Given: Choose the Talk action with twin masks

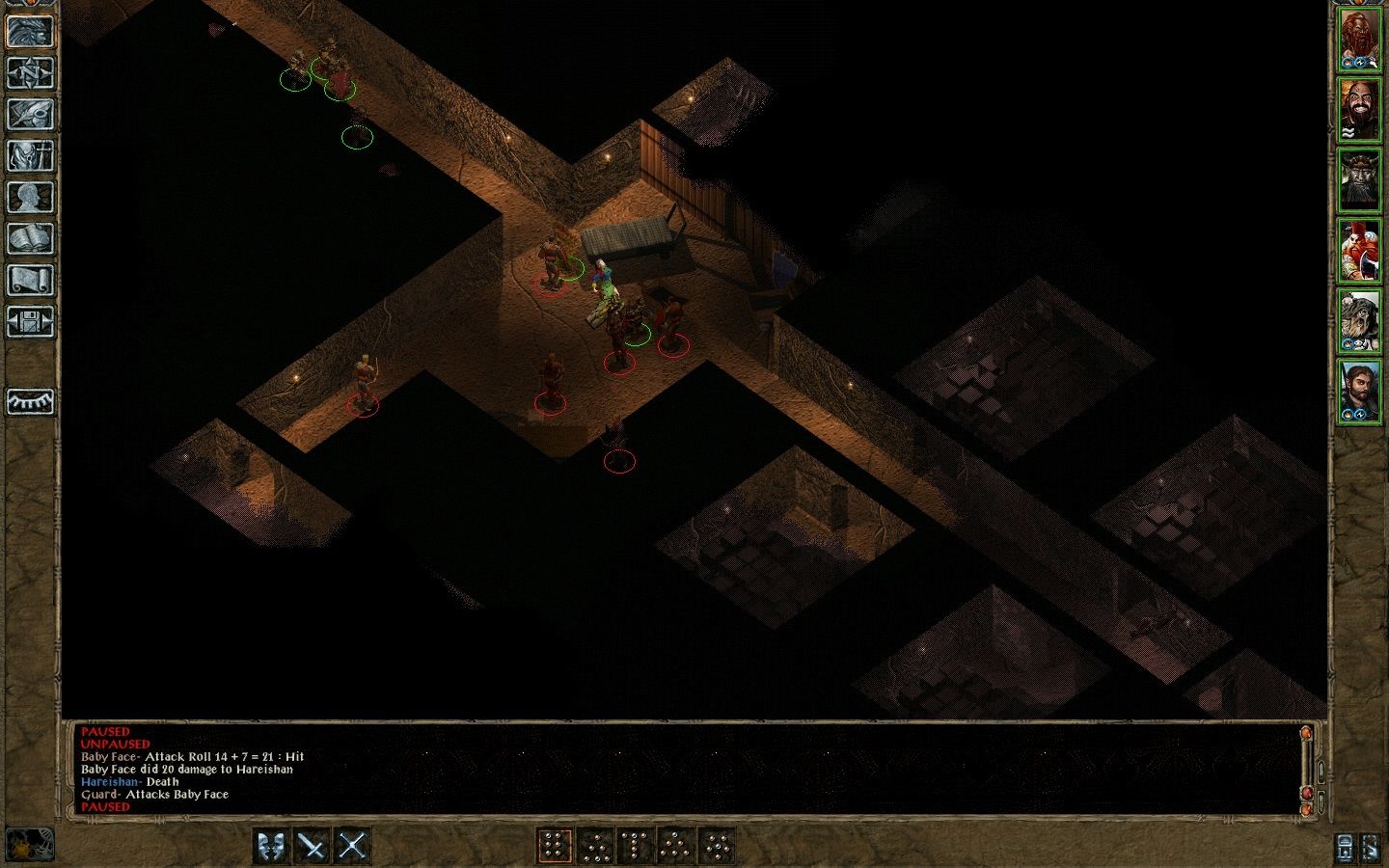Looking at the screenshot, I should 272,846.
